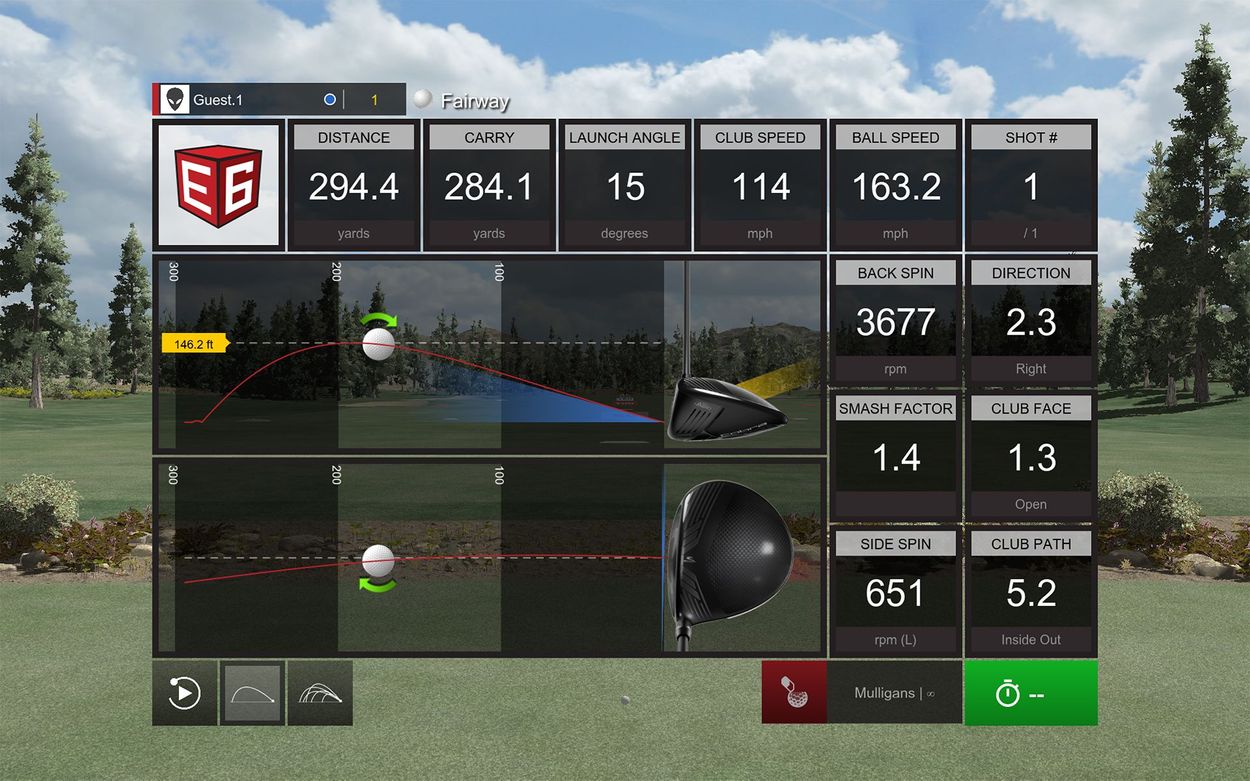Replay the shot with the replay button

(x=184, y=693)
